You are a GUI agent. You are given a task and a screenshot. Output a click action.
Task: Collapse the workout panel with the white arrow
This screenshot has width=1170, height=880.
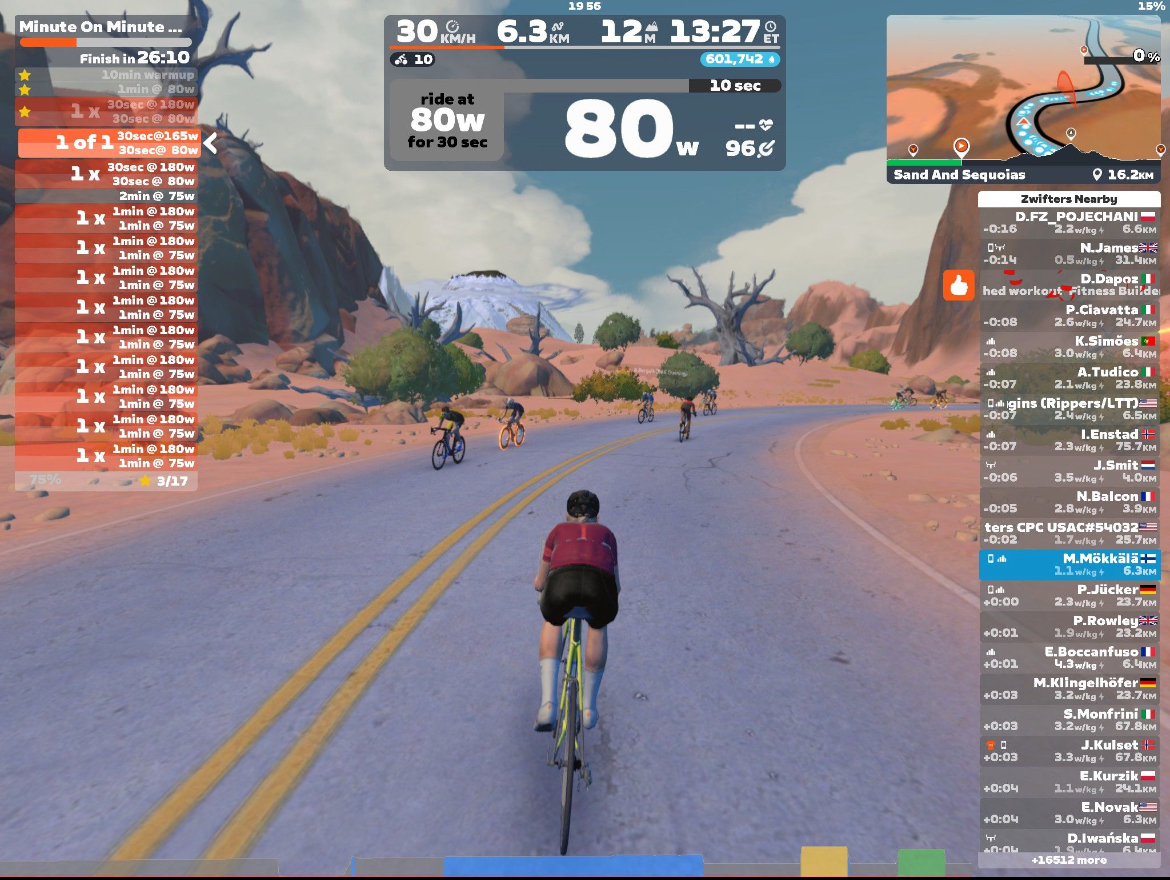click(211, 143)
